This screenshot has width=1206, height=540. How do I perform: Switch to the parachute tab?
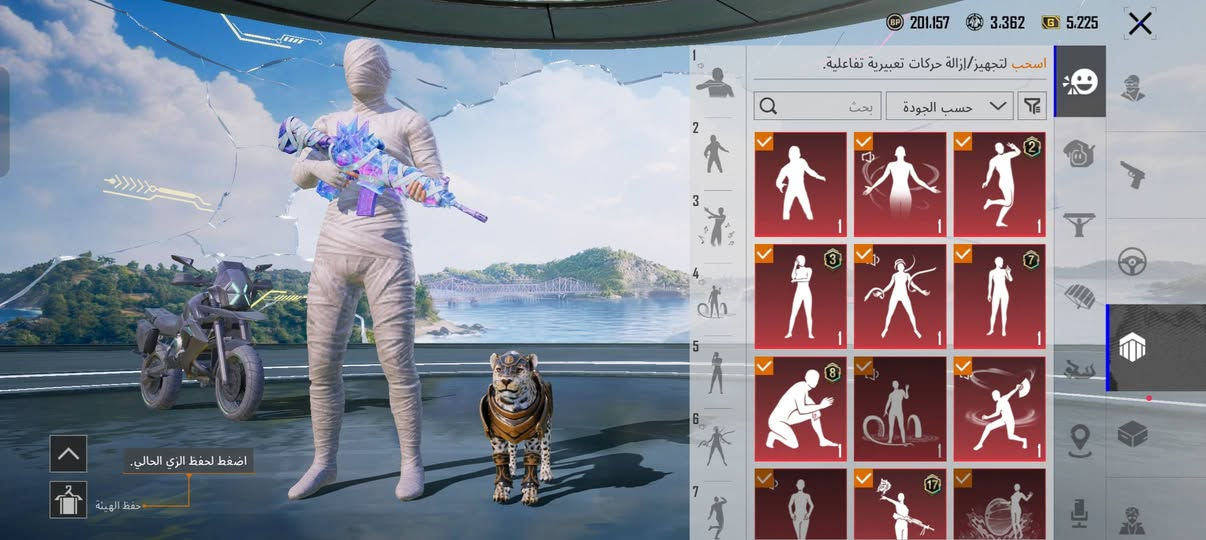(1080, 296)
